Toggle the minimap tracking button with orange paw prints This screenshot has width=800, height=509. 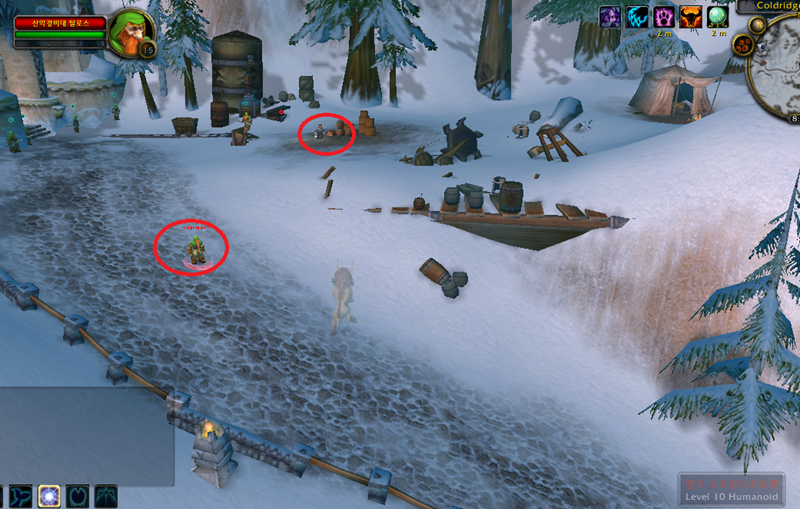coord(744,44)
